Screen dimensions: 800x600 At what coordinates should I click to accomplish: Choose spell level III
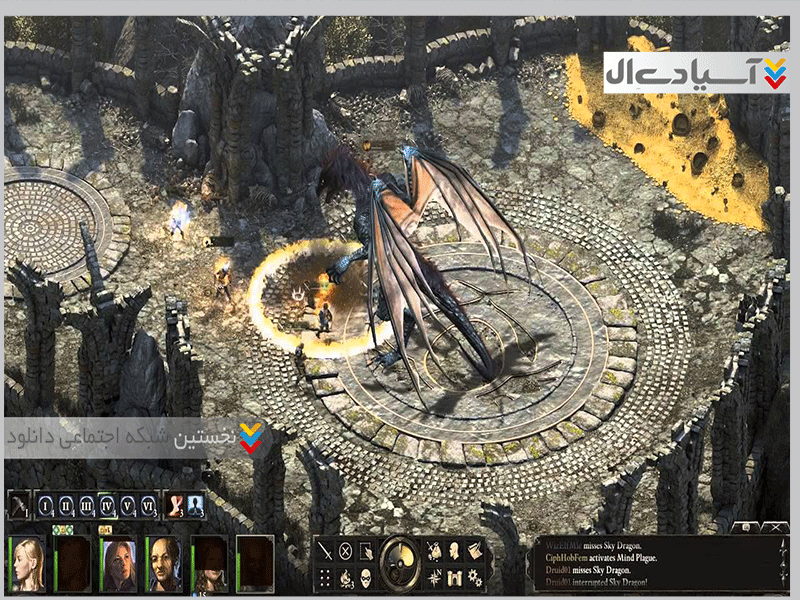(x=87, y=505)
